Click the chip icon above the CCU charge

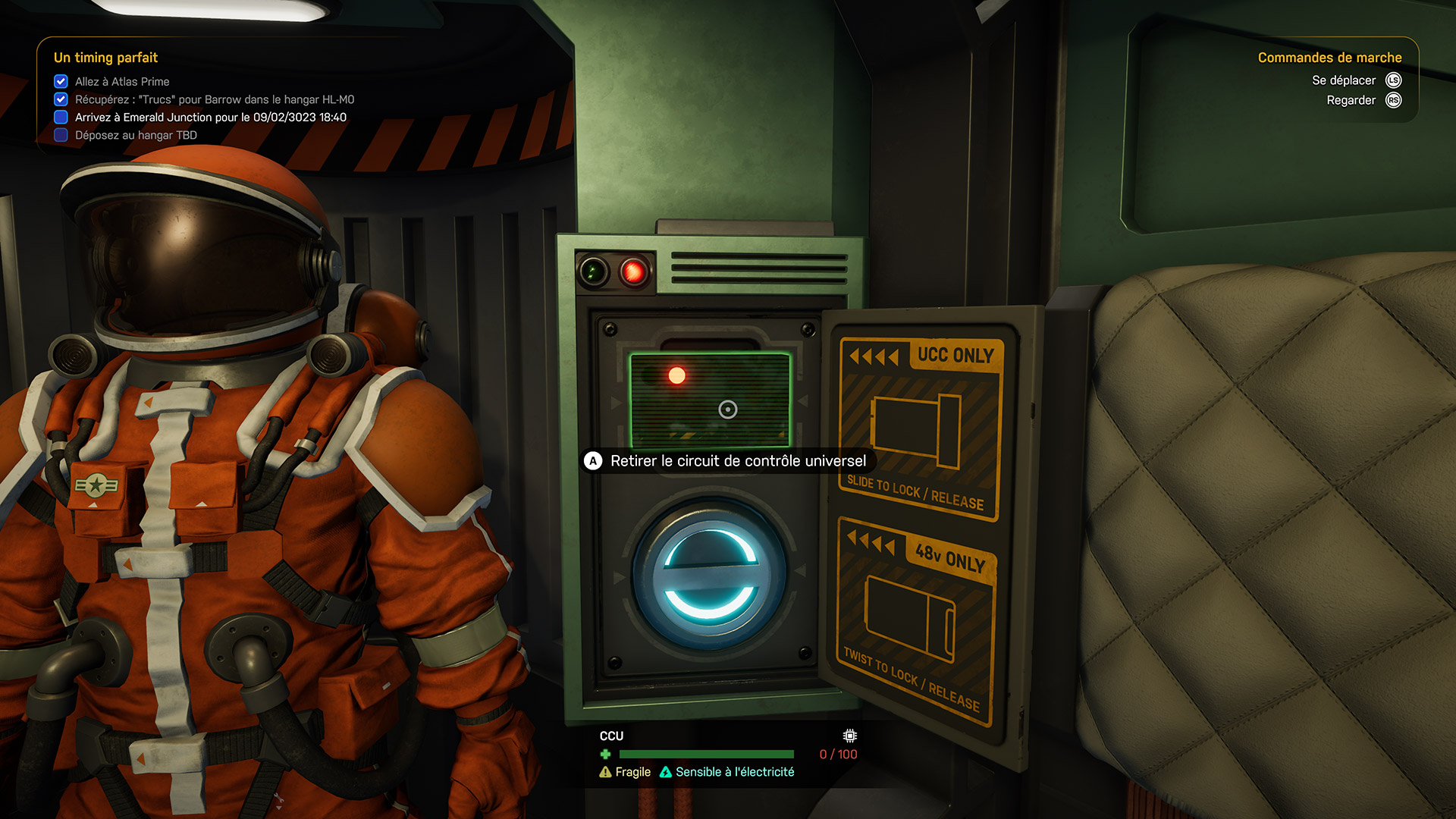tap(850, 736)
